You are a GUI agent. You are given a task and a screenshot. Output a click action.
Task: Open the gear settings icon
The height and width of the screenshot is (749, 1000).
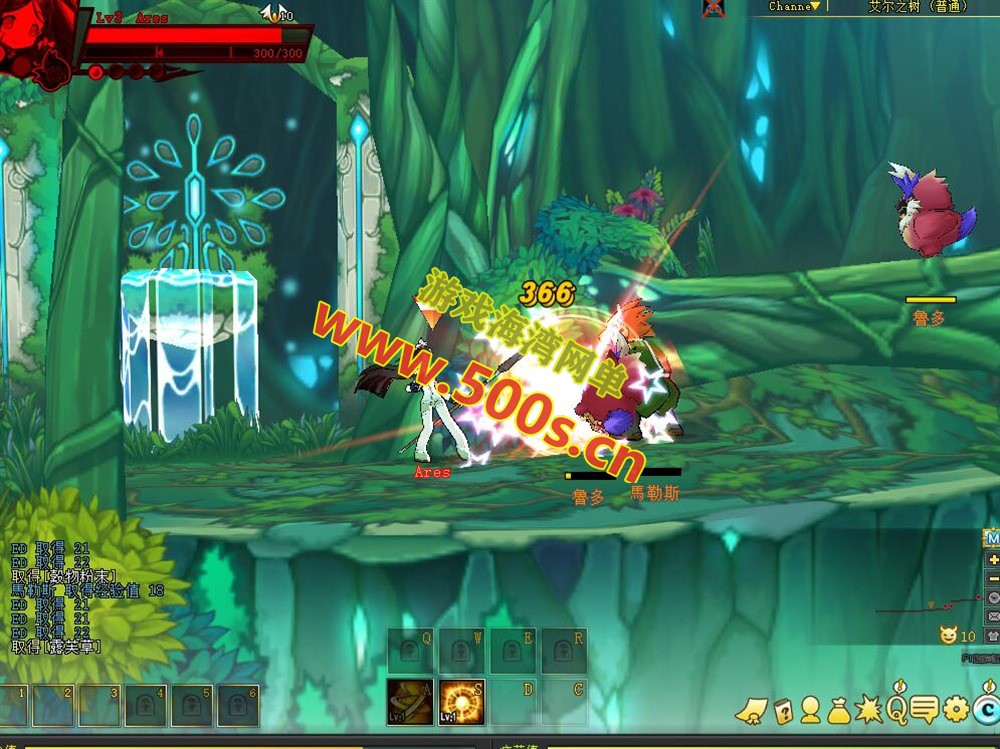click(x=956, y=710)
